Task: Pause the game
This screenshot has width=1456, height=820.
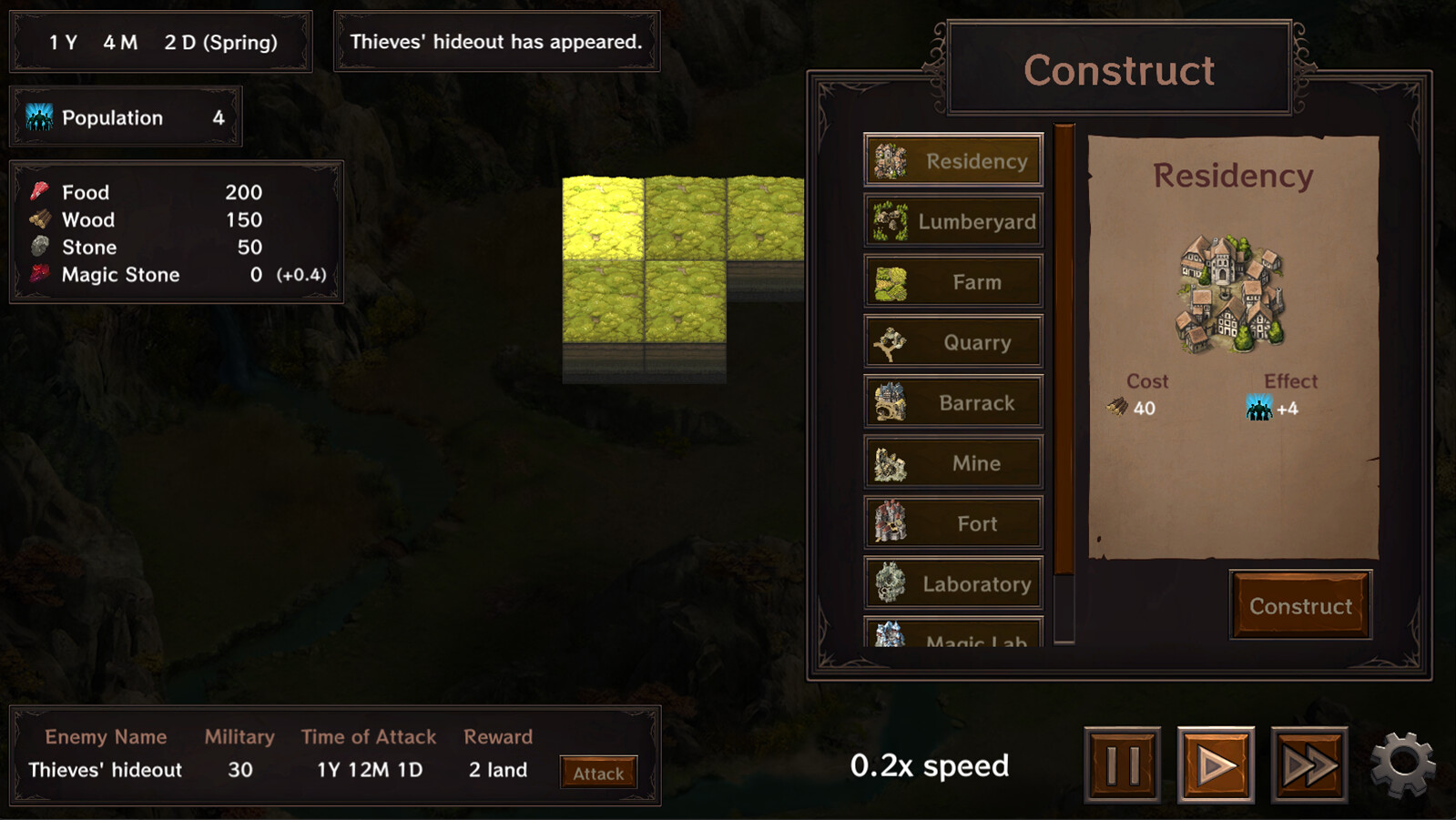Action: [x=1123, y=763]
